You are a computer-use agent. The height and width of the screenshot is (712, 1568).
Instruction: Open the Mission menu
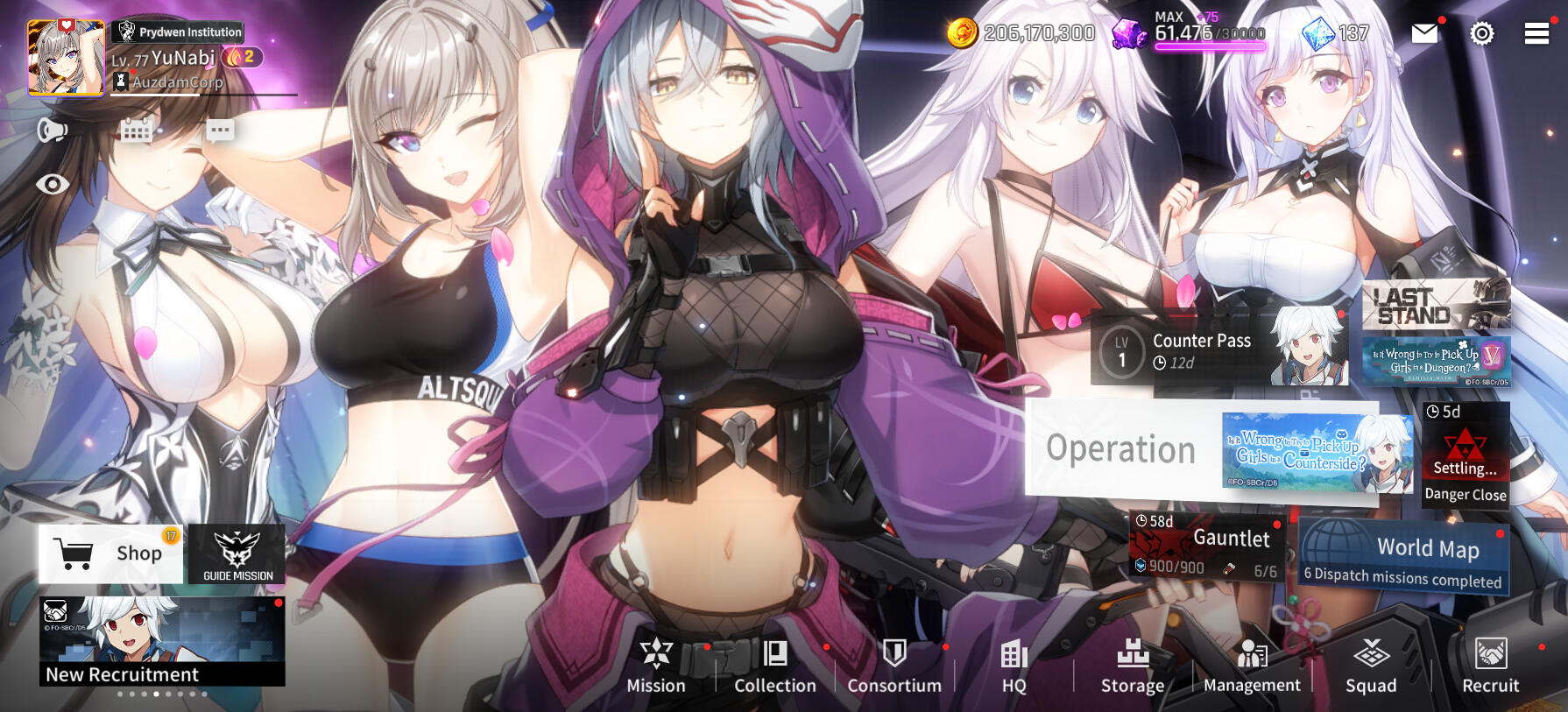point(656,666)
